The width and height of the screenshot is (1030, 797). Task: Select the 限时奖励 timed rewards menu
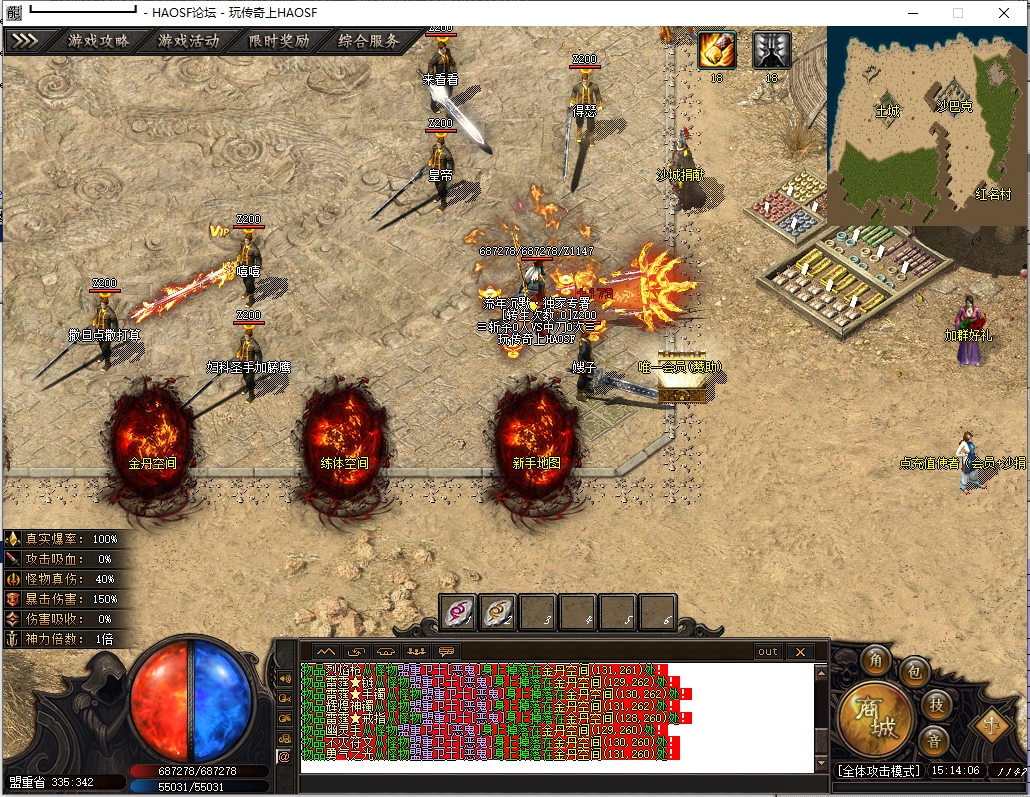(x=279, y=42)
